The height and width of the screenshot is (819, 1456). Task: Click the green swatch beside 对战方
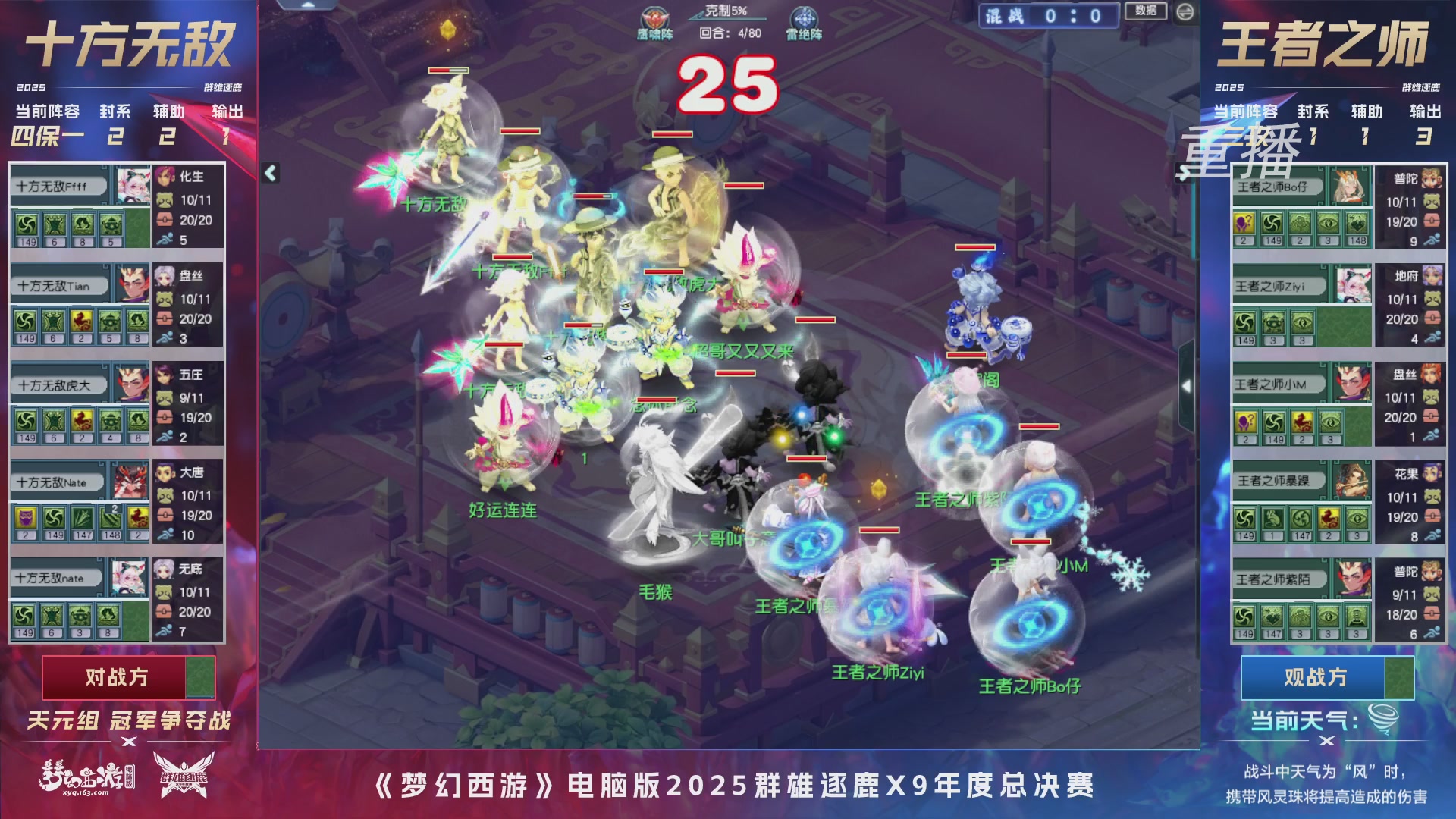point(202,679)
